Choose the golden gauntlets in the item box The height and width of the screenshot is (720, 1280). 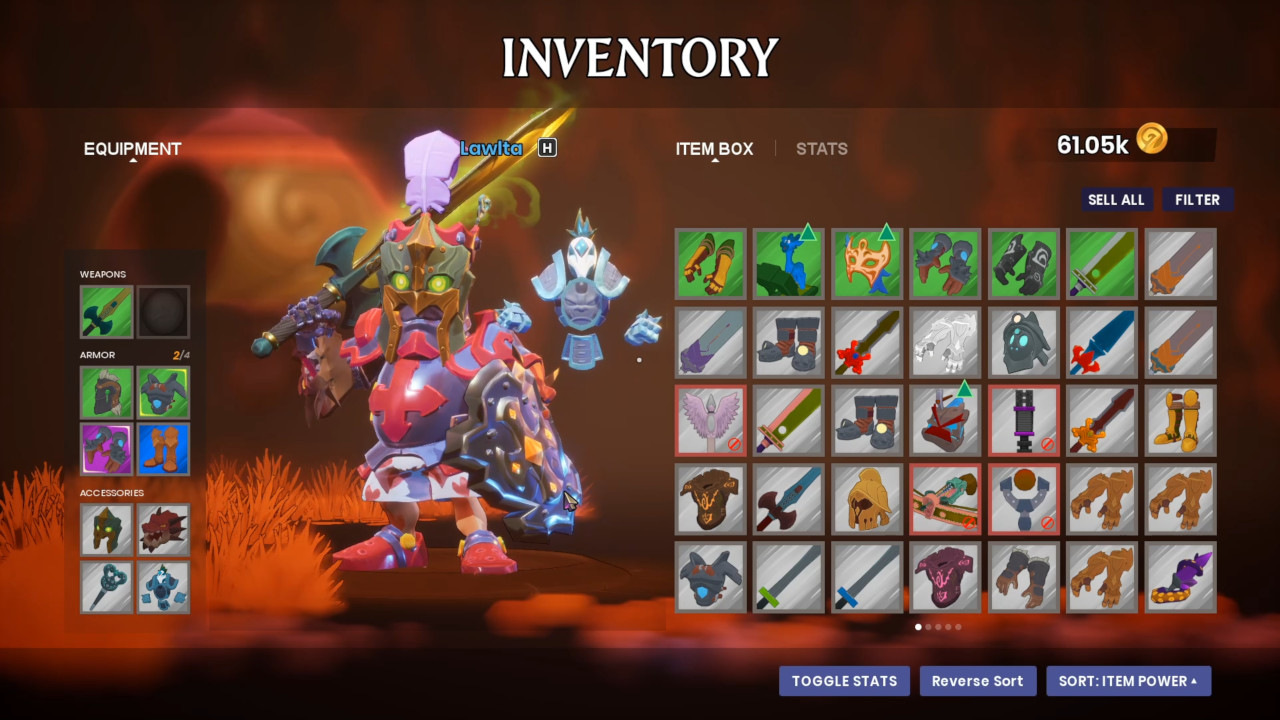[711, 264]
